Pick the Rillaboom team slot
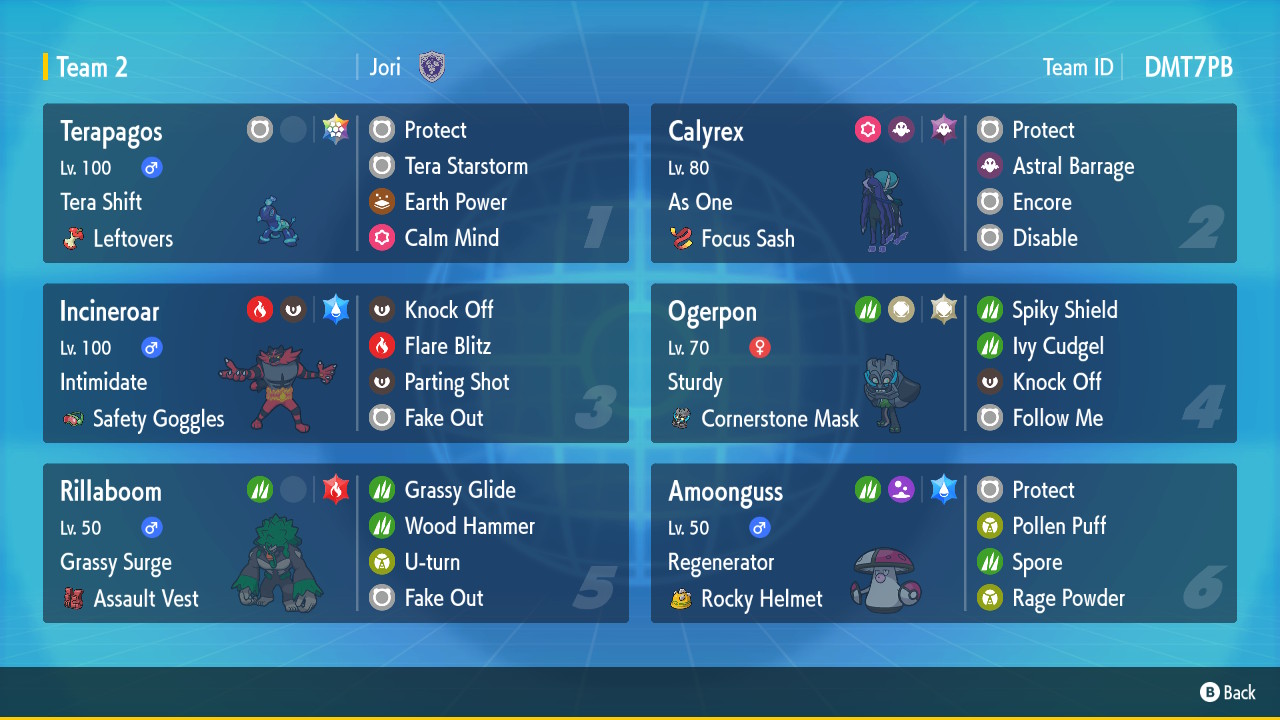 click(335, 543)
